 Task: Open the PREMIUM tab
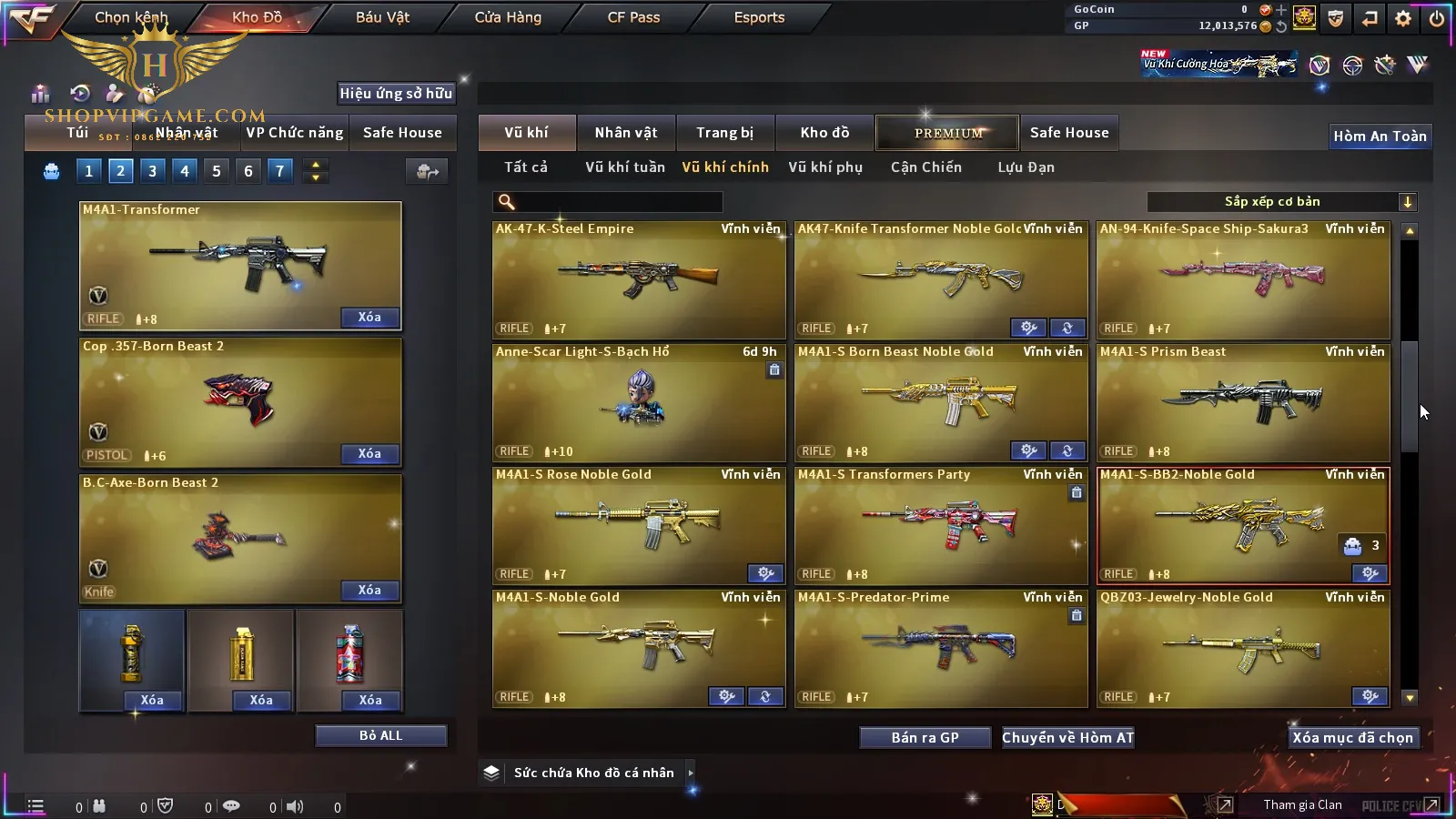pyautogui.click(x=948, y=133)
